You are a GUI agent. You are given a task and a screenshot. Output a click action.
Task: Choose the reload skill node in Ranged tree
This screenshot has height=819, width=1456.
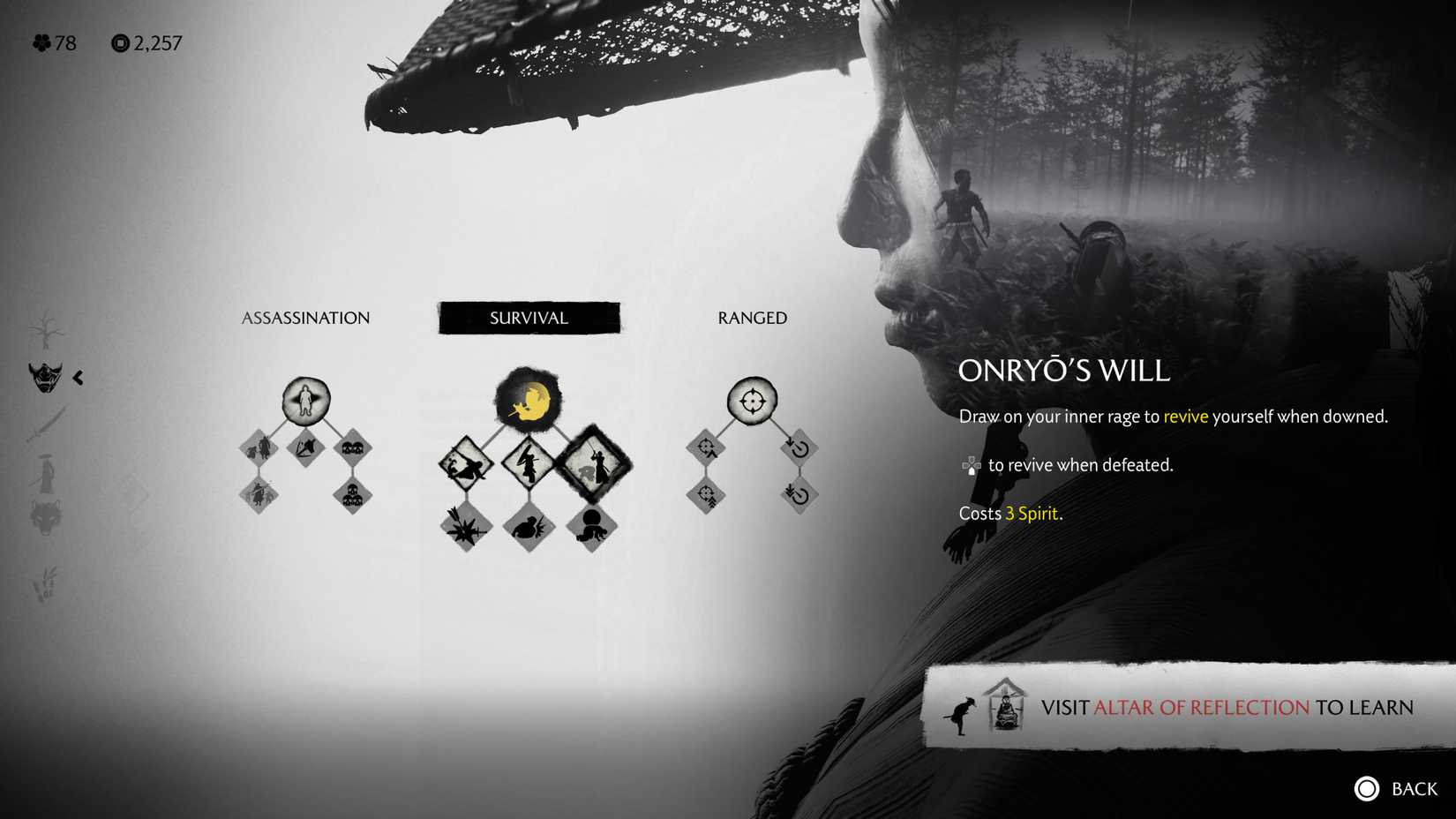tap(800, 447)
